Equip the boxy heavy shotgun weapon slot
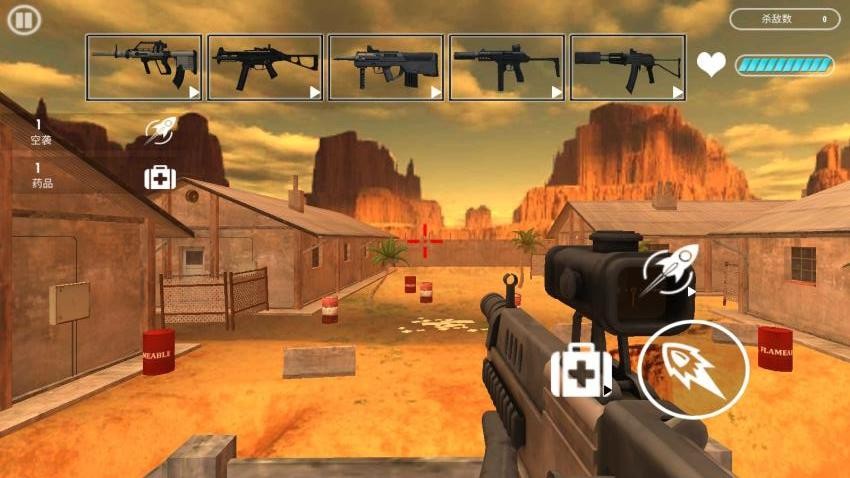 coord(386,67)
